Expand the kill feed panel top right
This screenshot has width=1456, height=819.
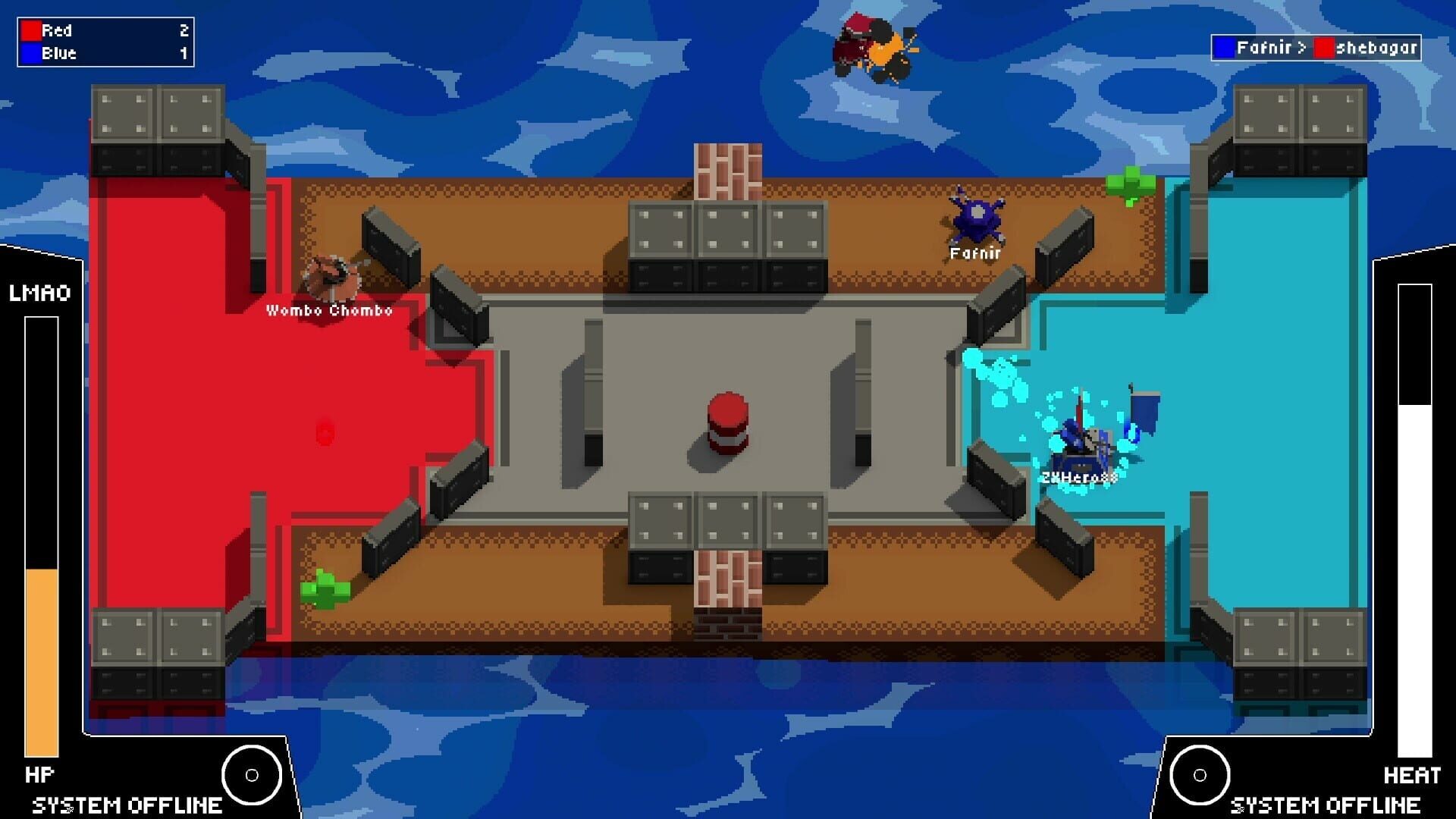[1317, 49]
